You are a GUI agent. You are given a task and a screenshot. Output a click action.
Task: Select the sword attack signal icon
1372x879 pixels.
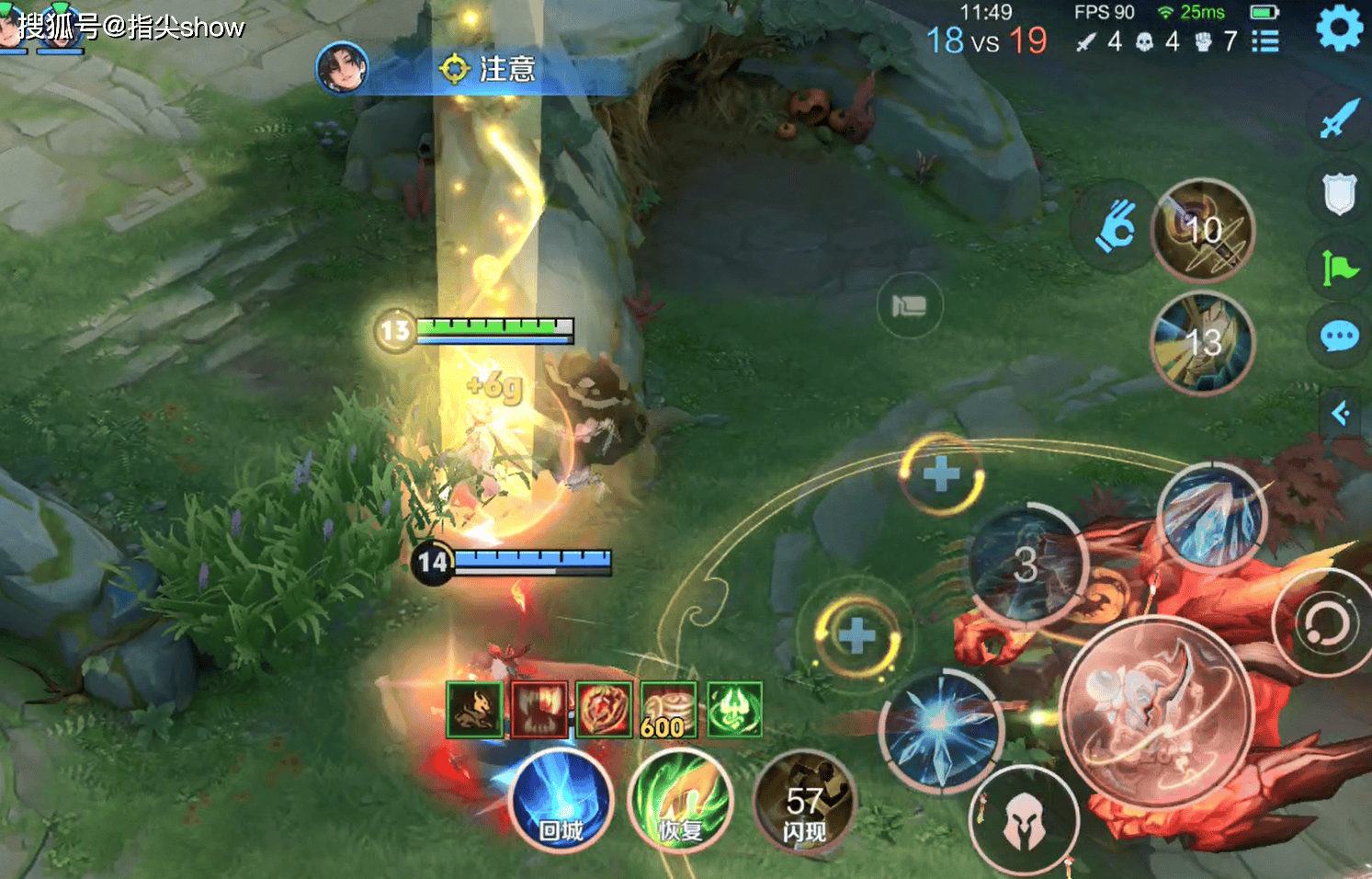click(x=1339, y=119)
